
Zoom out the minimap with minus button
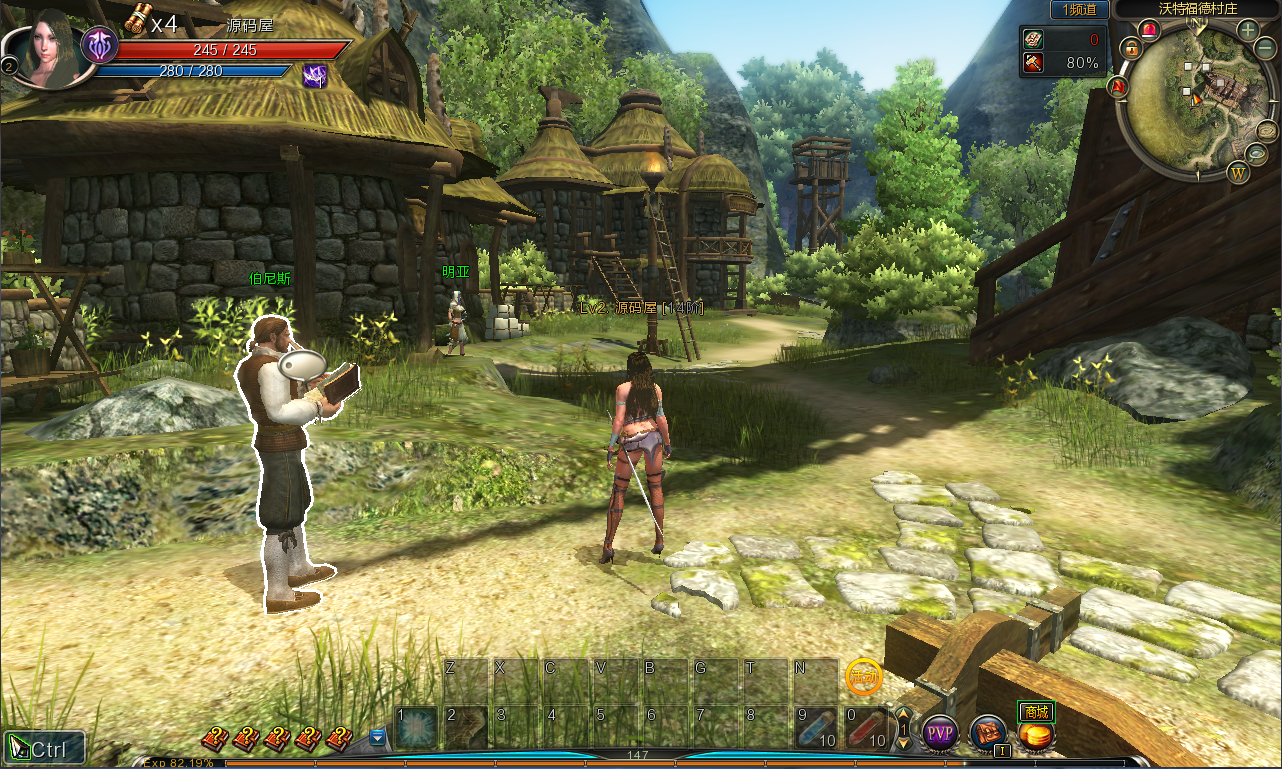click(1265, 49)
